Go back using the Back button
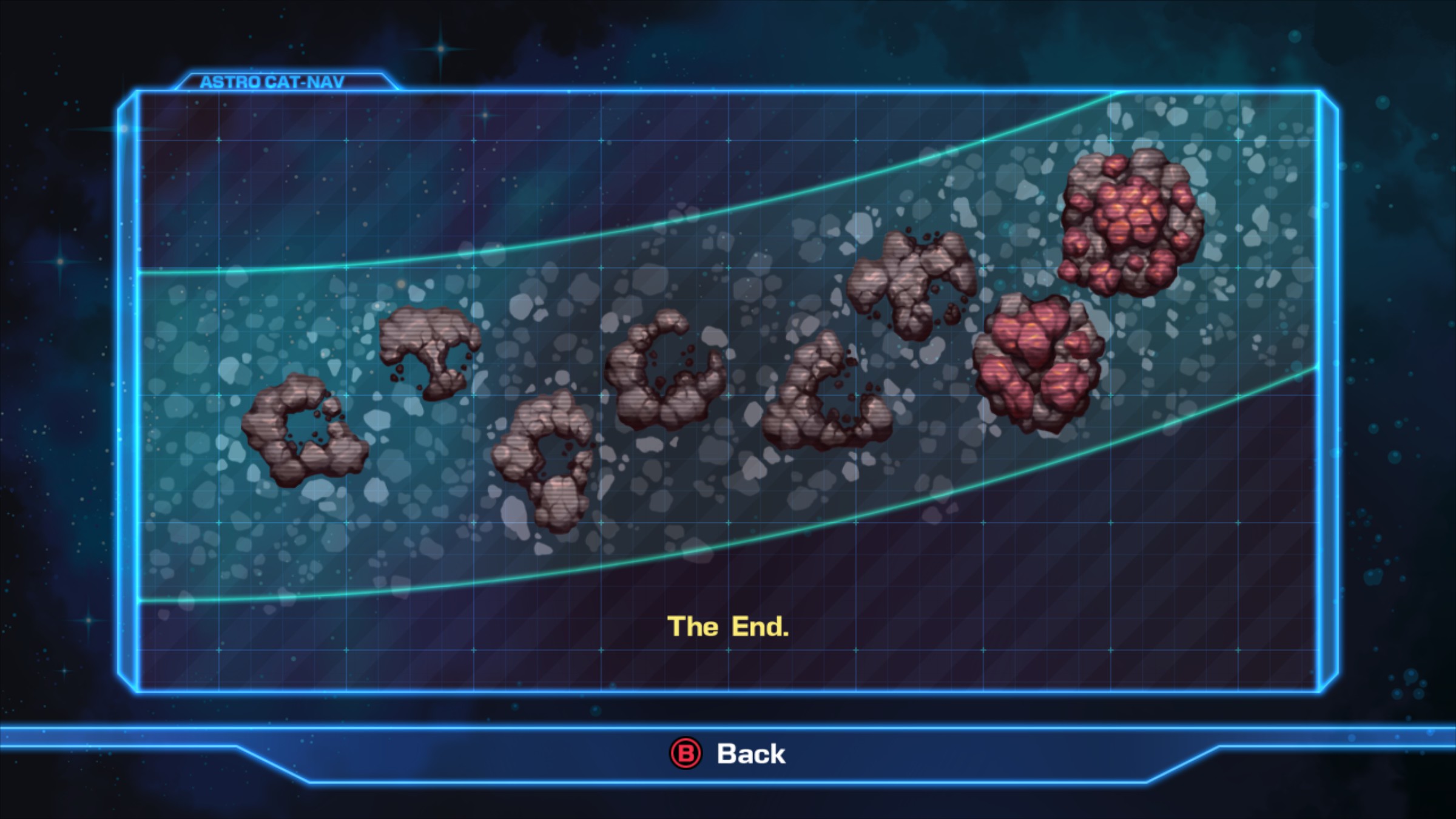This screenshot has width=1456, height=819. [x=728, y=753]
